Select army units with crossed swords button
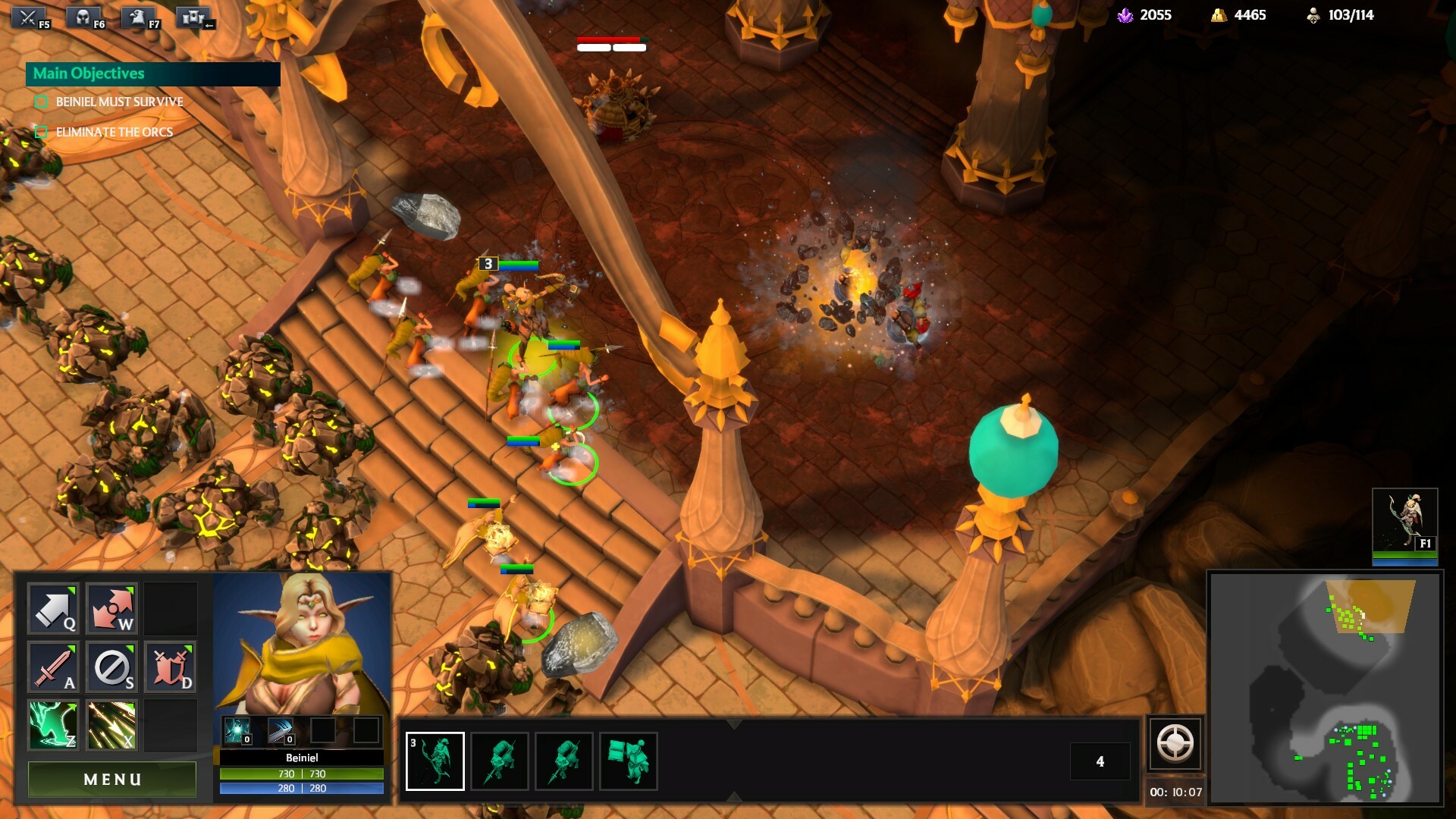 [30, 17]
